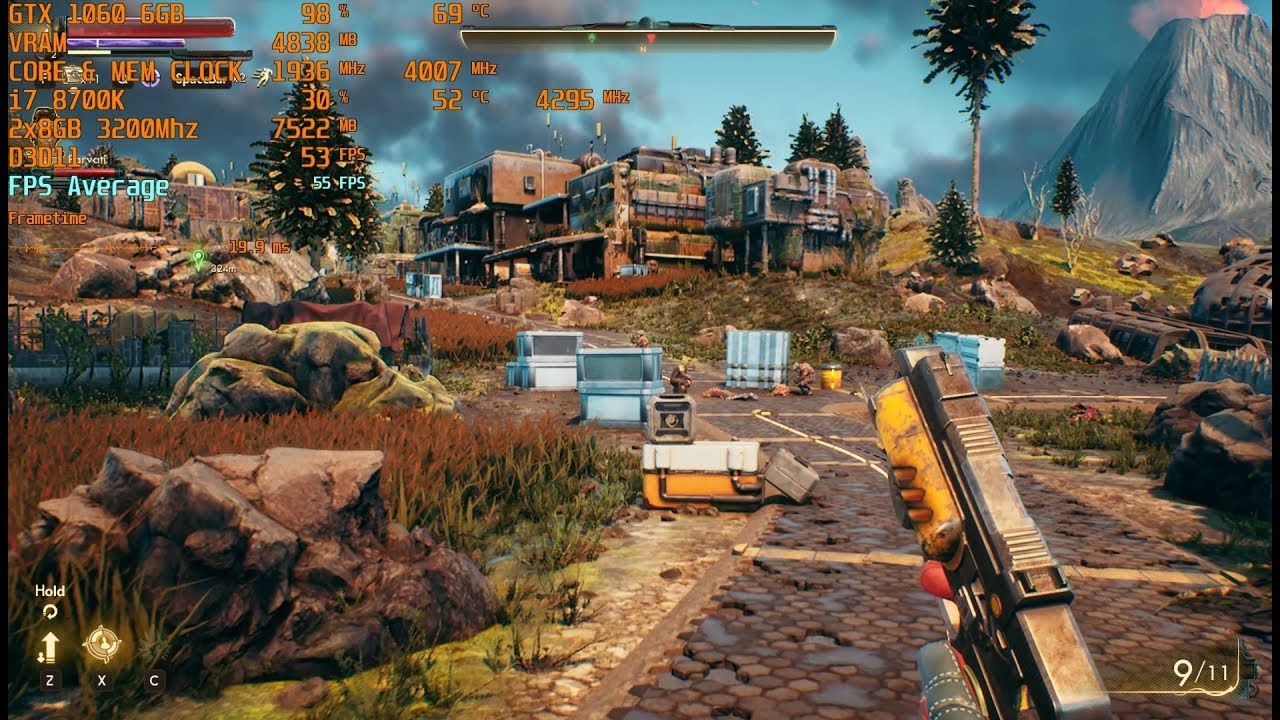1280x720 pixels.
Task: Select the companion up-arrow command icon
Action: (48, 646)
